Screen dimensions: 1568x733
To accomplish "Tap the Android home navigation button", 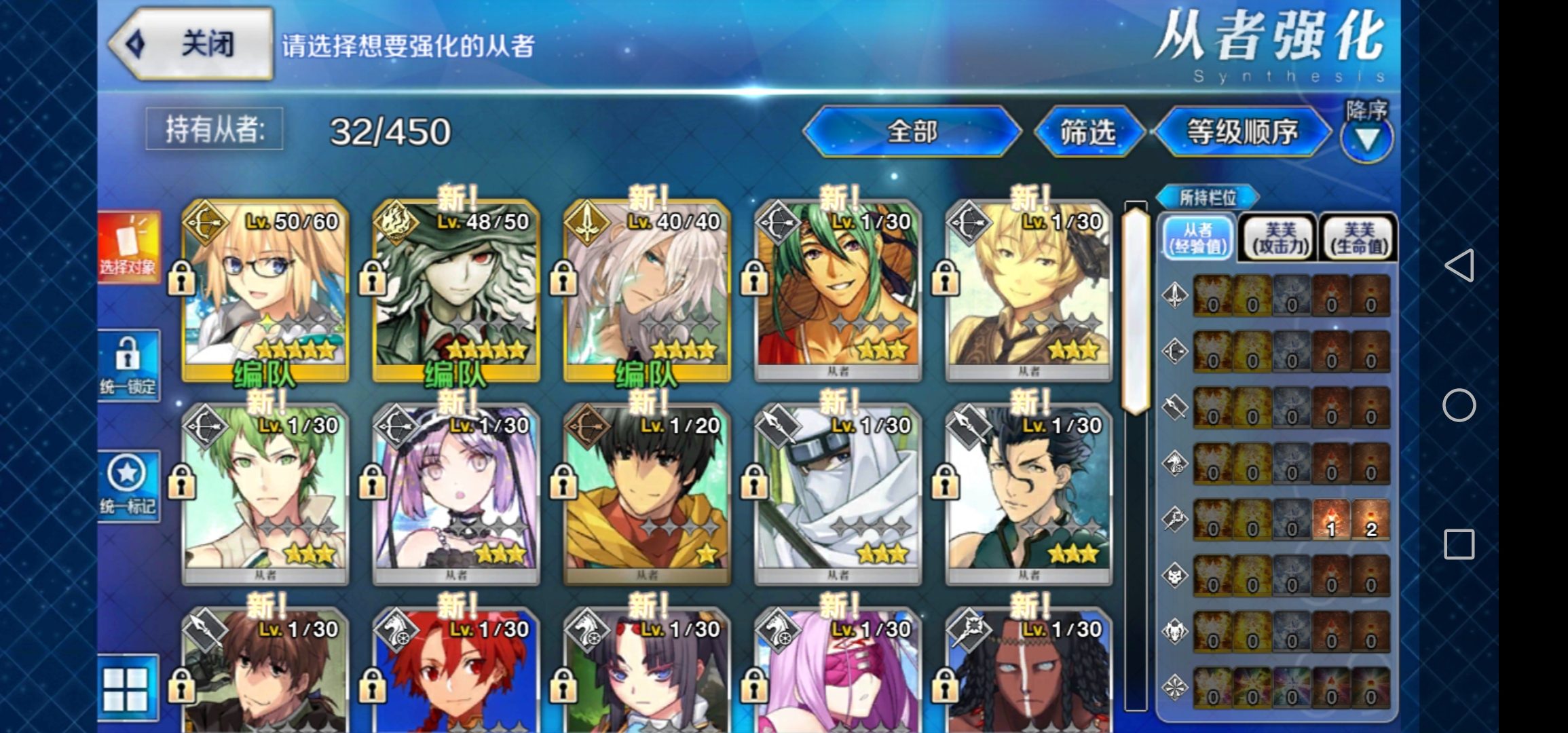I will tap(1459, 406).
